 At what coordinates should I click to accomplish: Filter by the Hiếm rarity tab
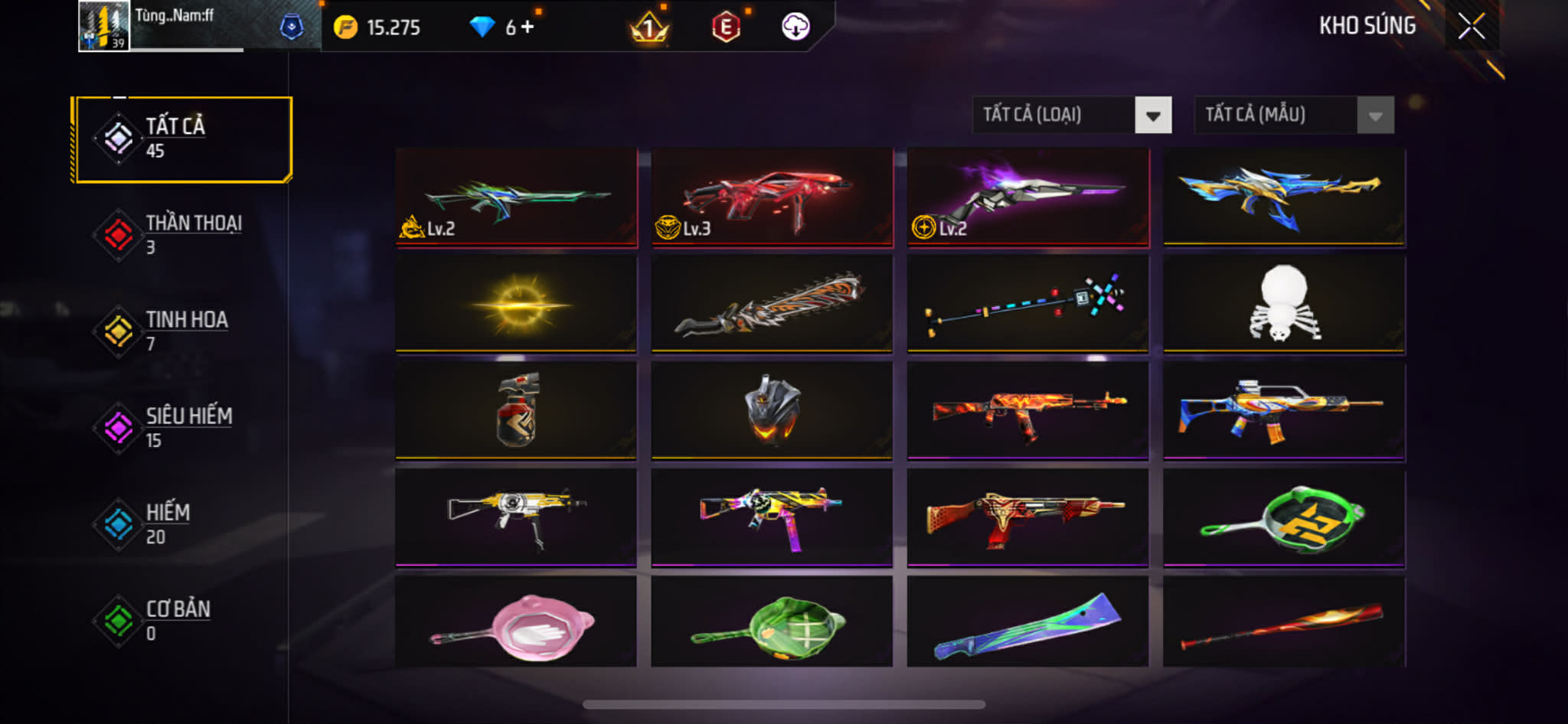coord(182,524)
